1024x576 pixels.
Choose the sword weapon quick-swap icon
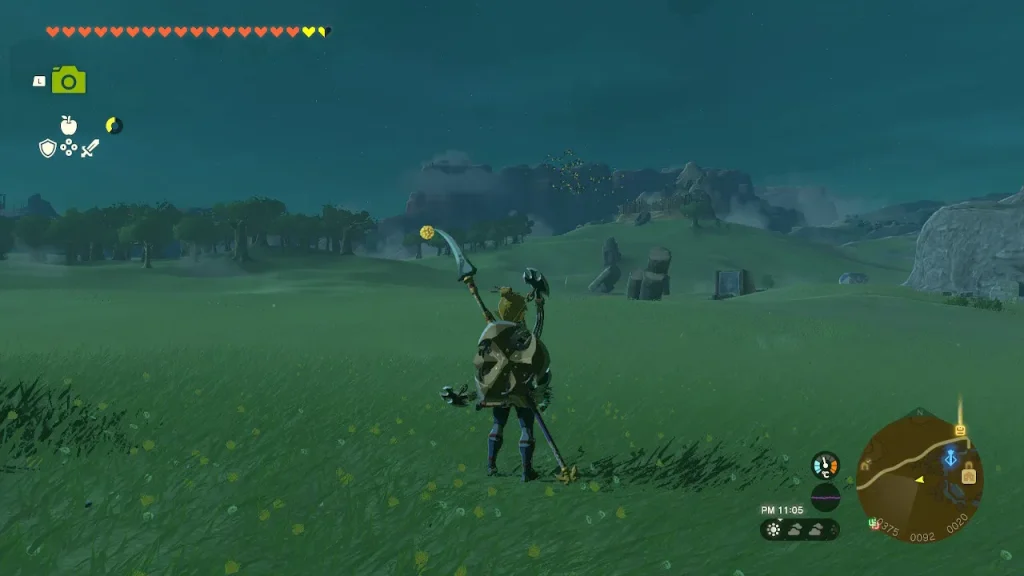click(x=90, y=148)
